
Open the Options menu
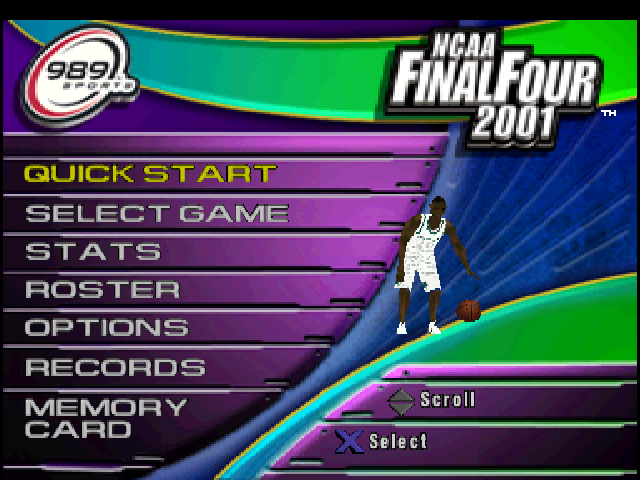point(106,328)
